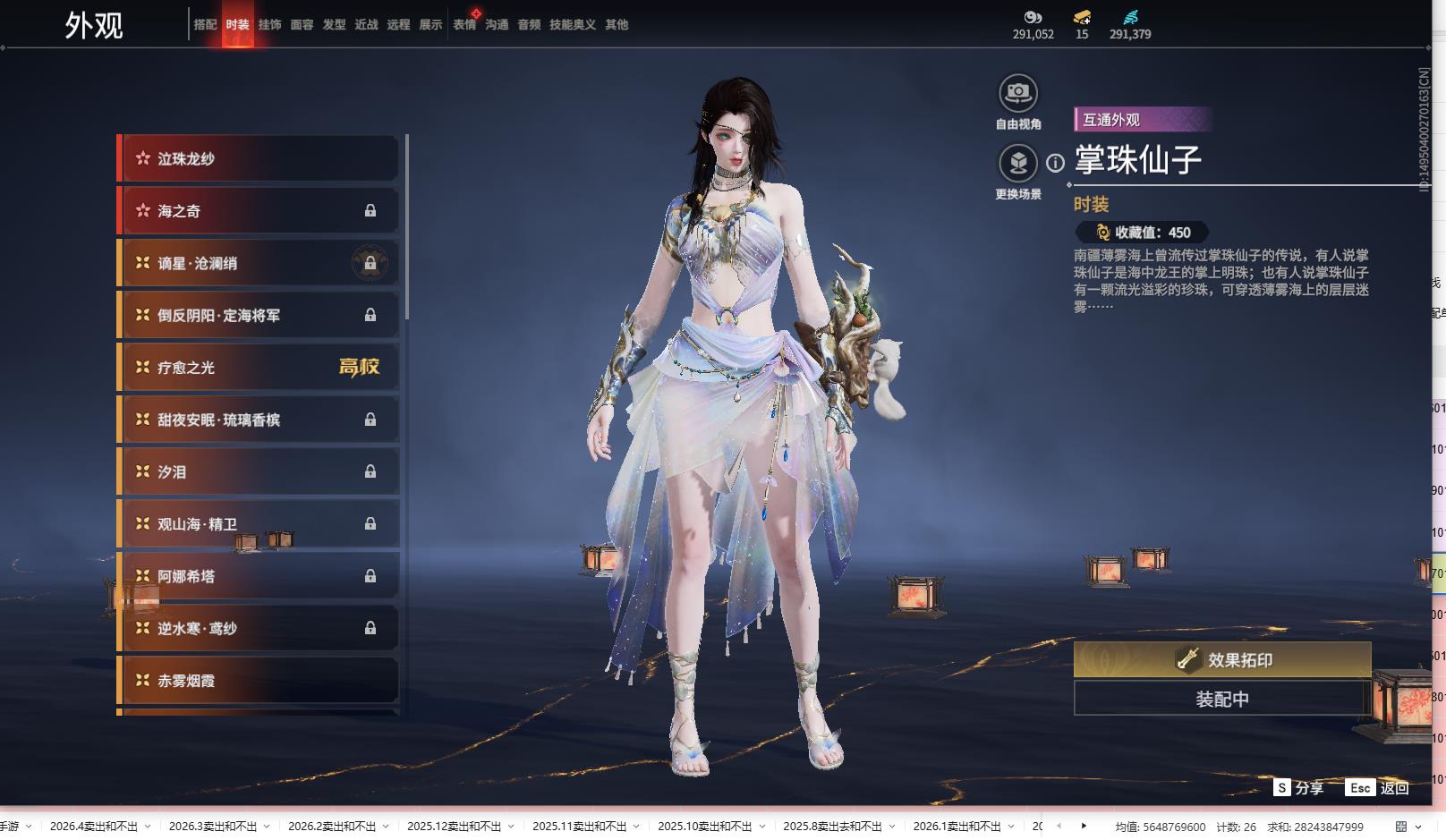Select the 面容 tab
This screenshot has width=1446, height=840.
tap(302, 25)
